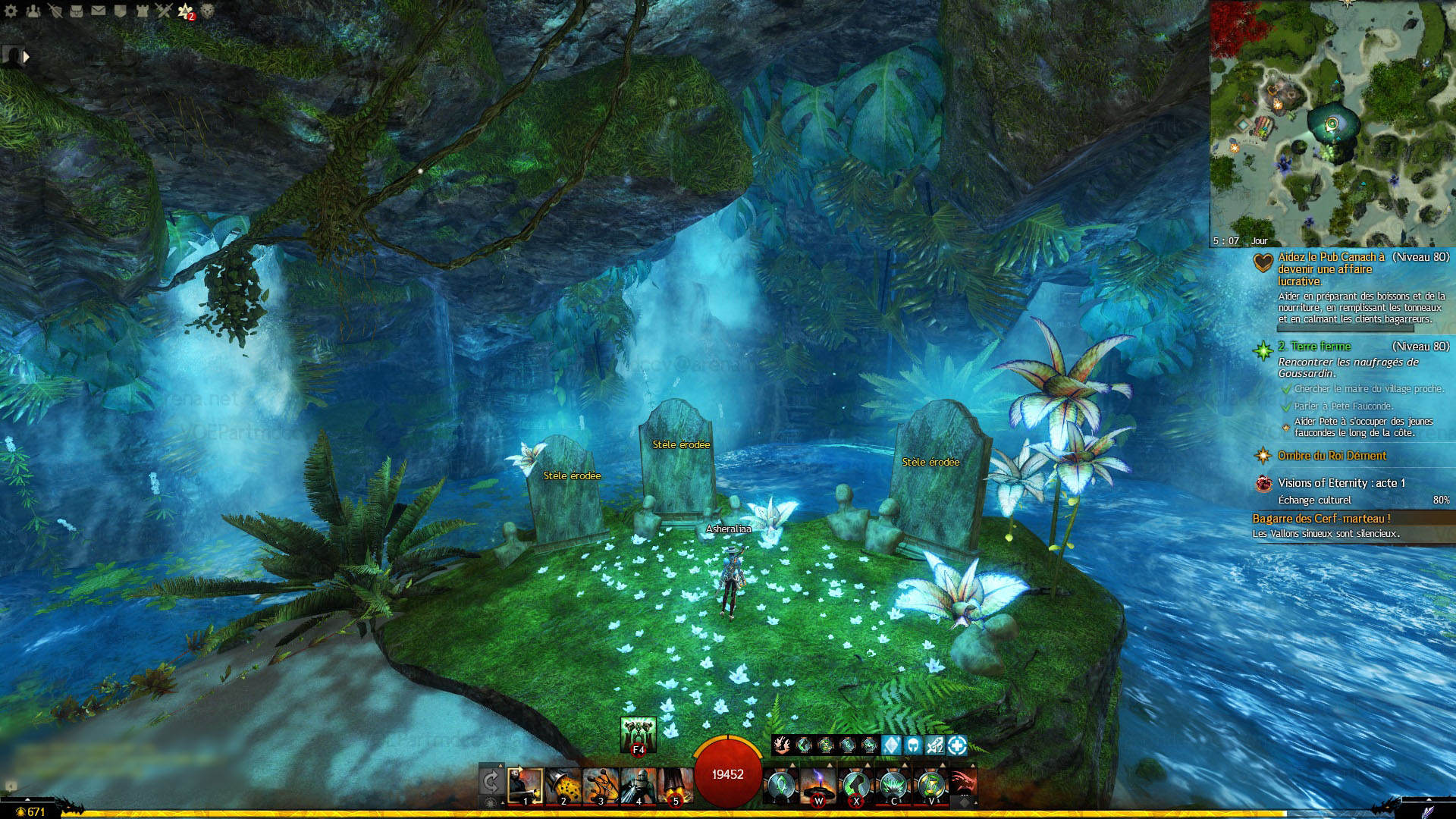
Task: Select the Ombre du Roi Dément entry
Action: click(1332, 456)
